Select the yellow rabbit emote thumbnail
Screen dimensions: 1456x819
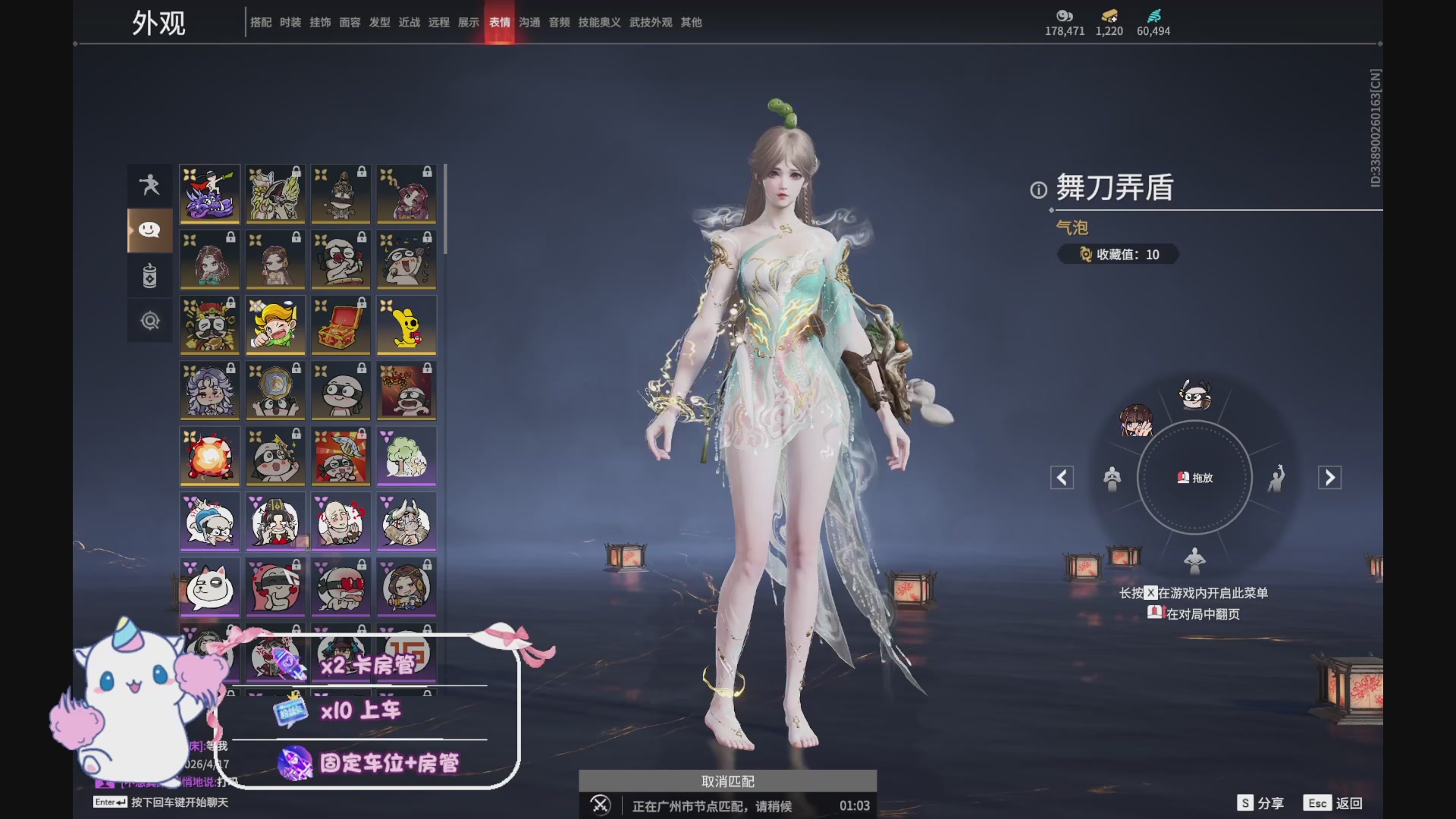point(406,325)
